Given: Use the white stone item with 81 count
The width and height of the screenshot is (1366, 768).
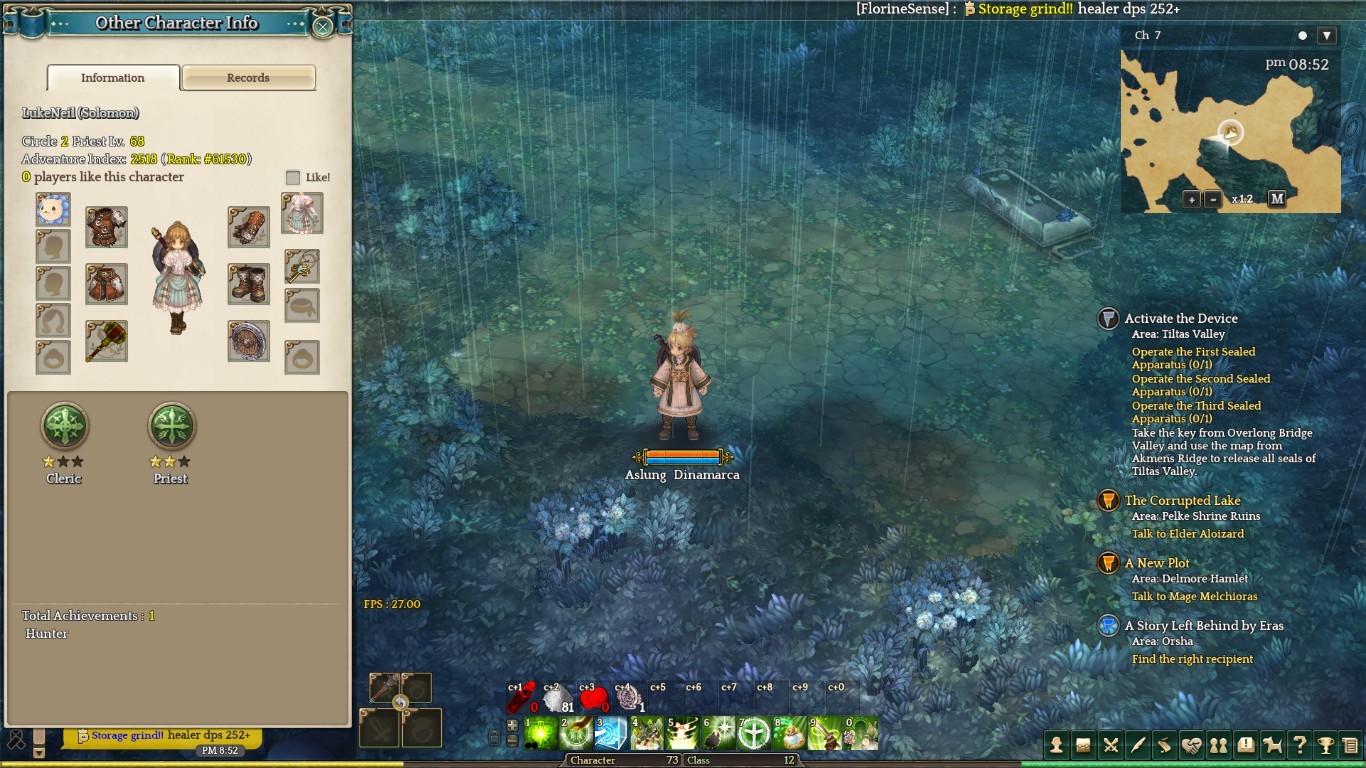Looking at the screenshot, I should 556,698.
